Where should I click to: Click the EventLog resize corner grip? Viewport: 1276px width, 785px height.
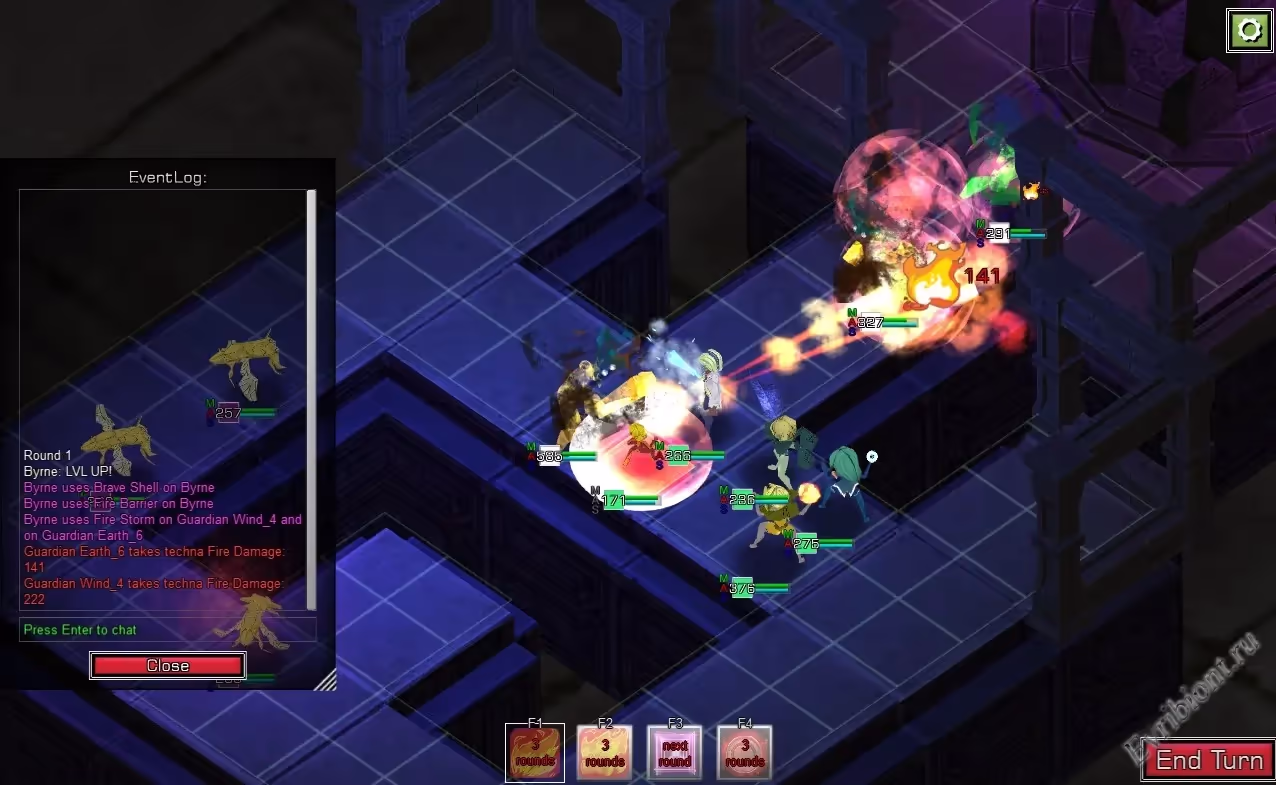coord(326,680)
